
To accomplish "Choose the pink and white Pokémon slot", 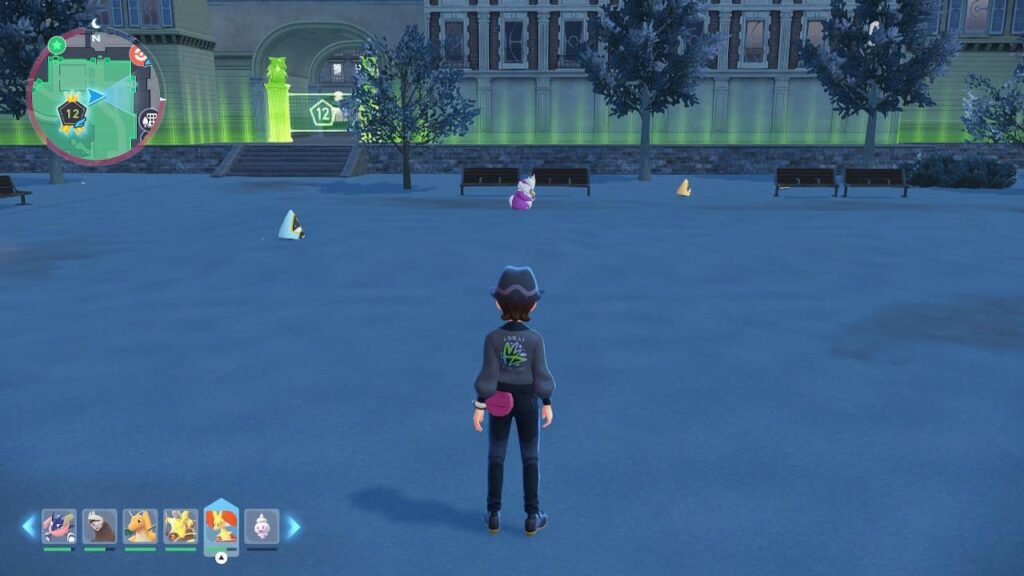I will pyautogui.click(x=262, y=526).
